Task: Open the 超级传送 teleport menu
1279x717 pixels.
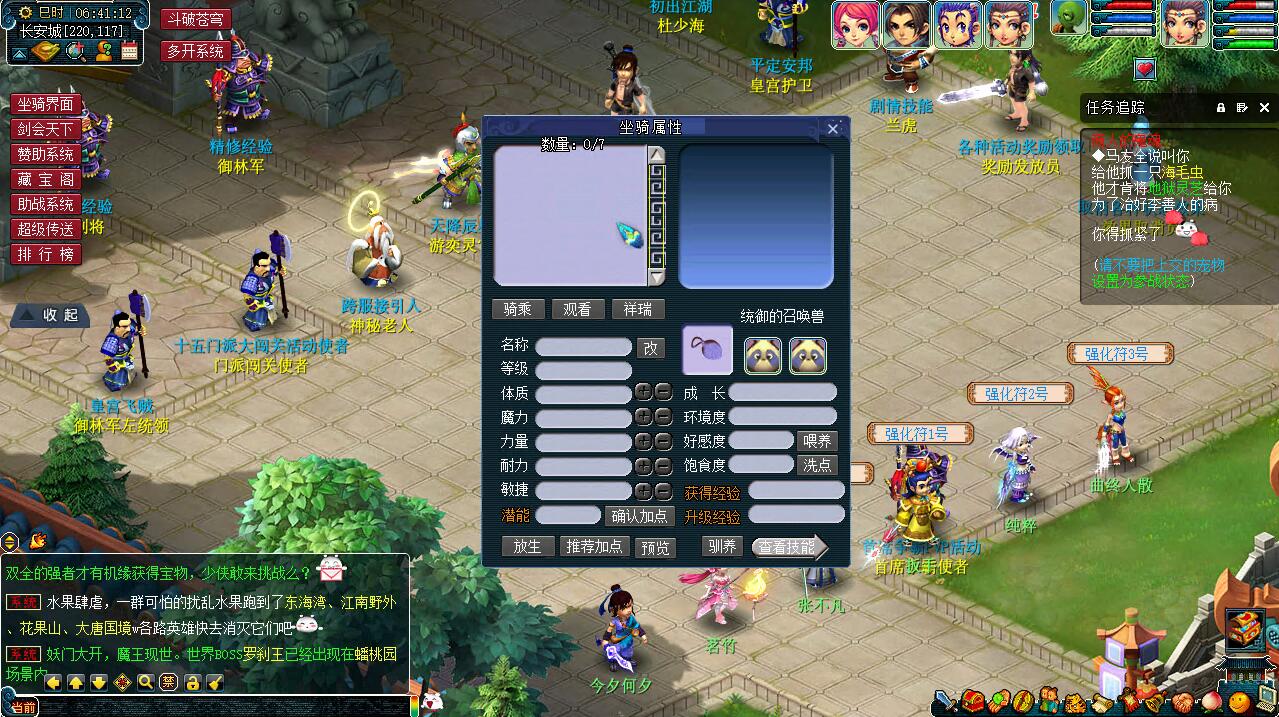Action: (45, 229)
